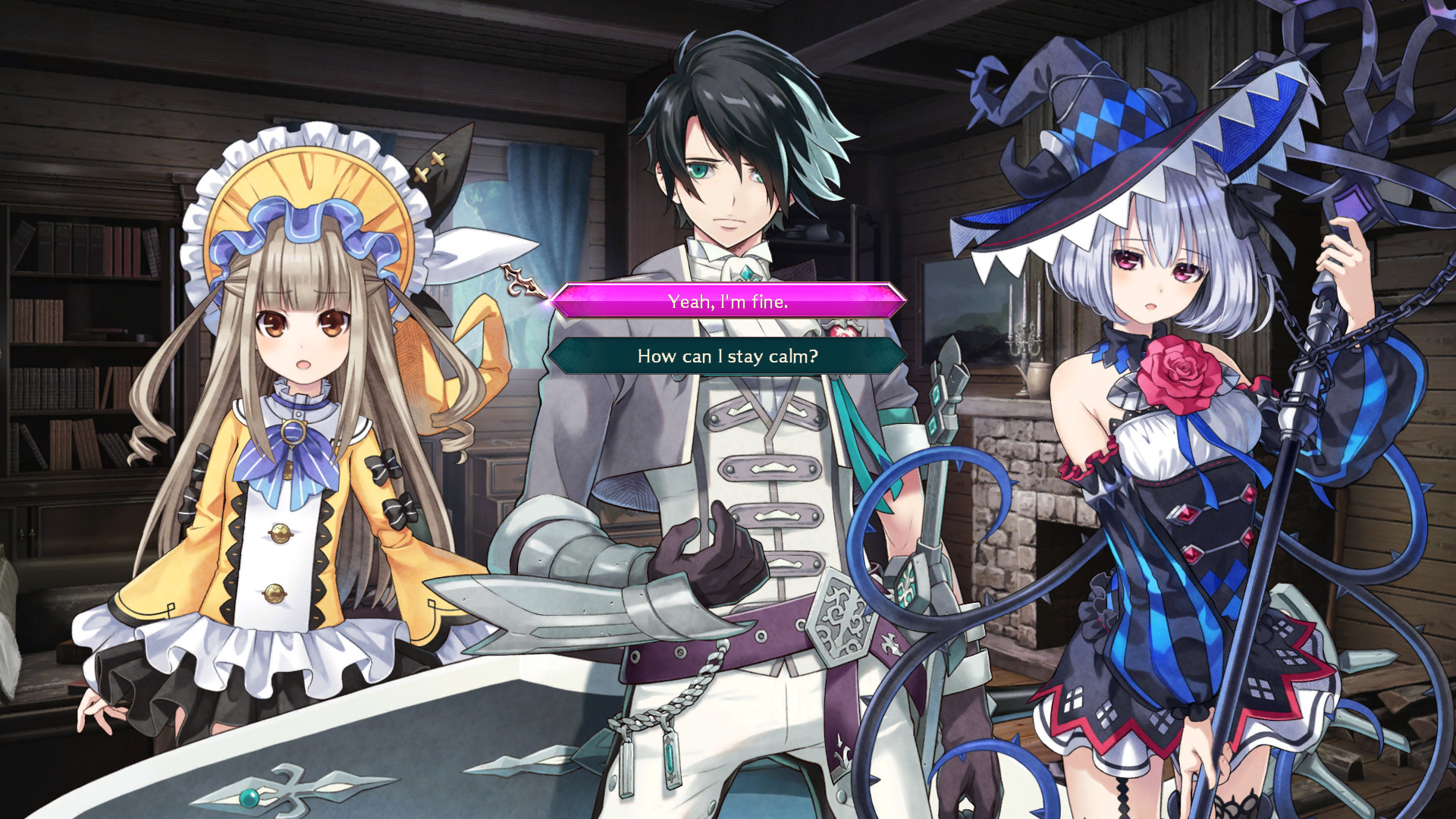
Task: Click the green gem charm on his belt
Action: click(x=670, y=758)
